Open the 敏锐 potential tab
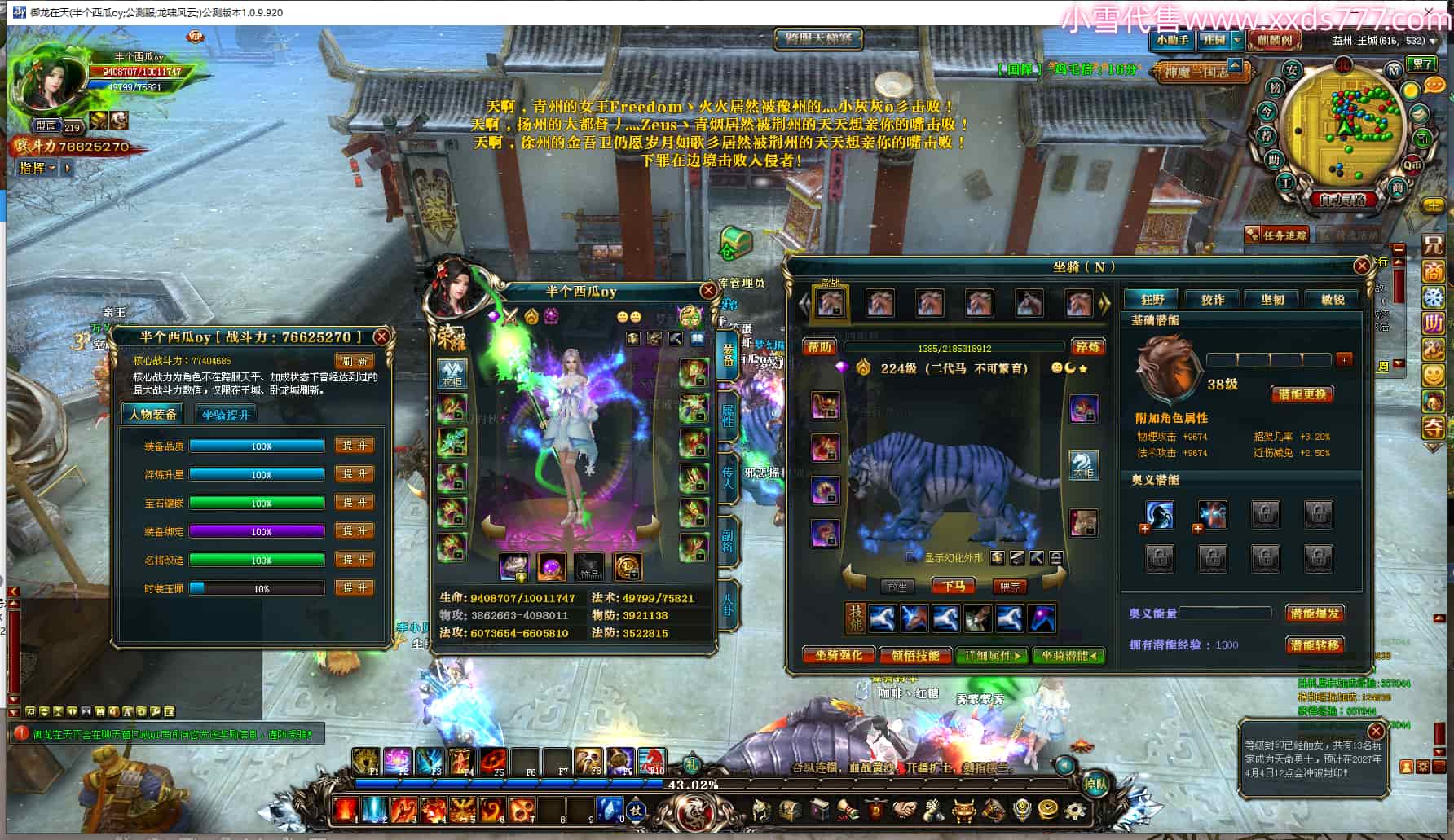Screen dimensions: 1454x840 pyautogui.click(x=1332, y=299)
